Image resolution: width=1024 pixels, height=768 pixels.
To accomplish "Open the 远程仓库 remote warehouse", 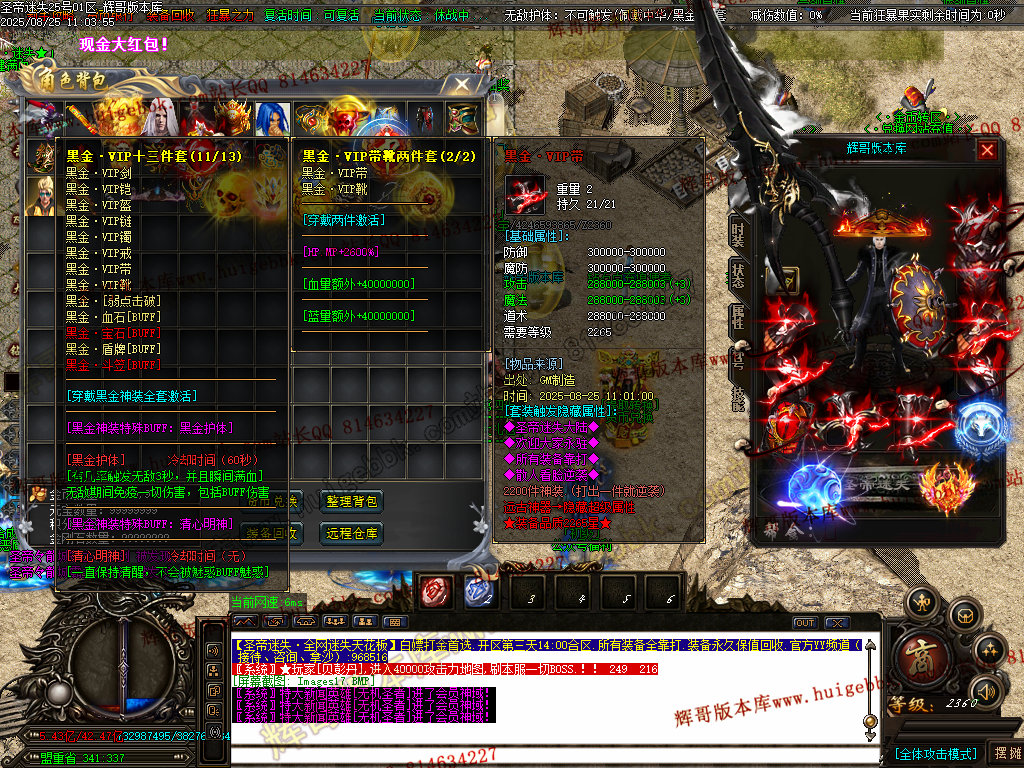I will [352, 533].
